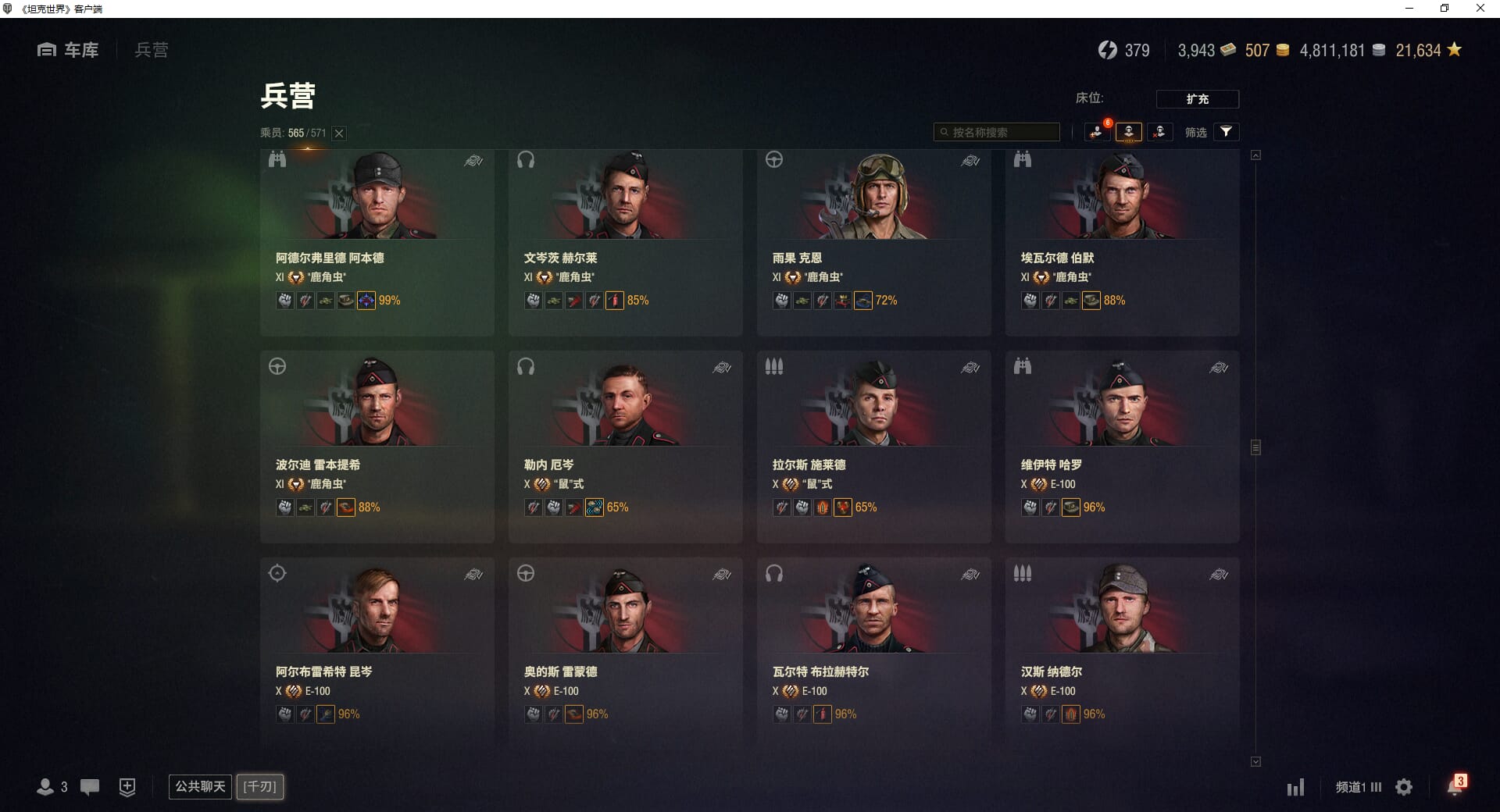
Task: Pick gunner 阿尔布雷希特 昆岑
Action: (377, 653)
